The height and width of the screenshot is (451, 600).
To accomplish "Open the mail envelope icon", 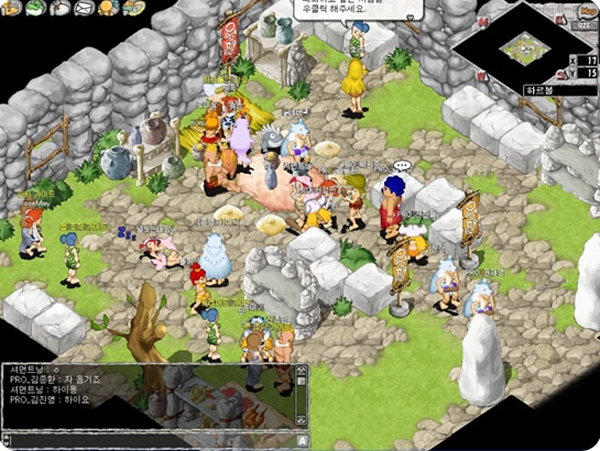I will (83, 8).
